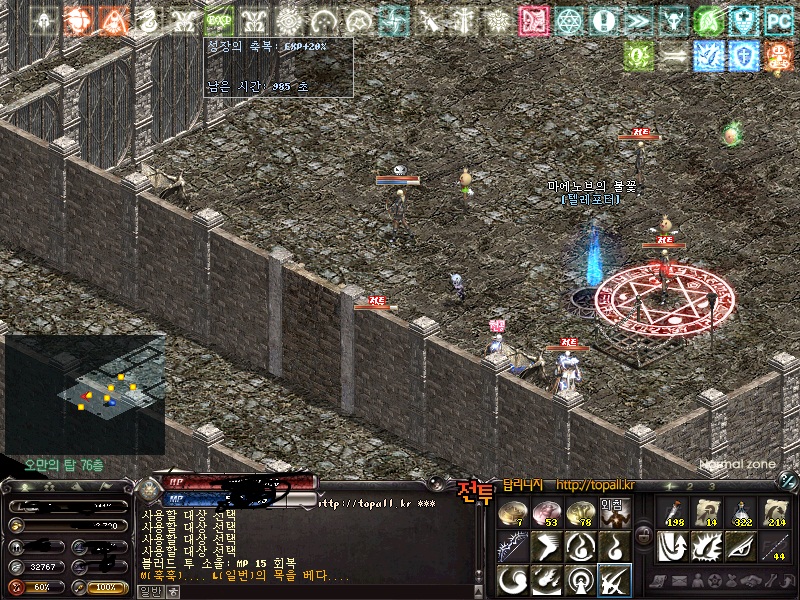
Task: Click the 일반 chat tab
Action: [148, 592]
